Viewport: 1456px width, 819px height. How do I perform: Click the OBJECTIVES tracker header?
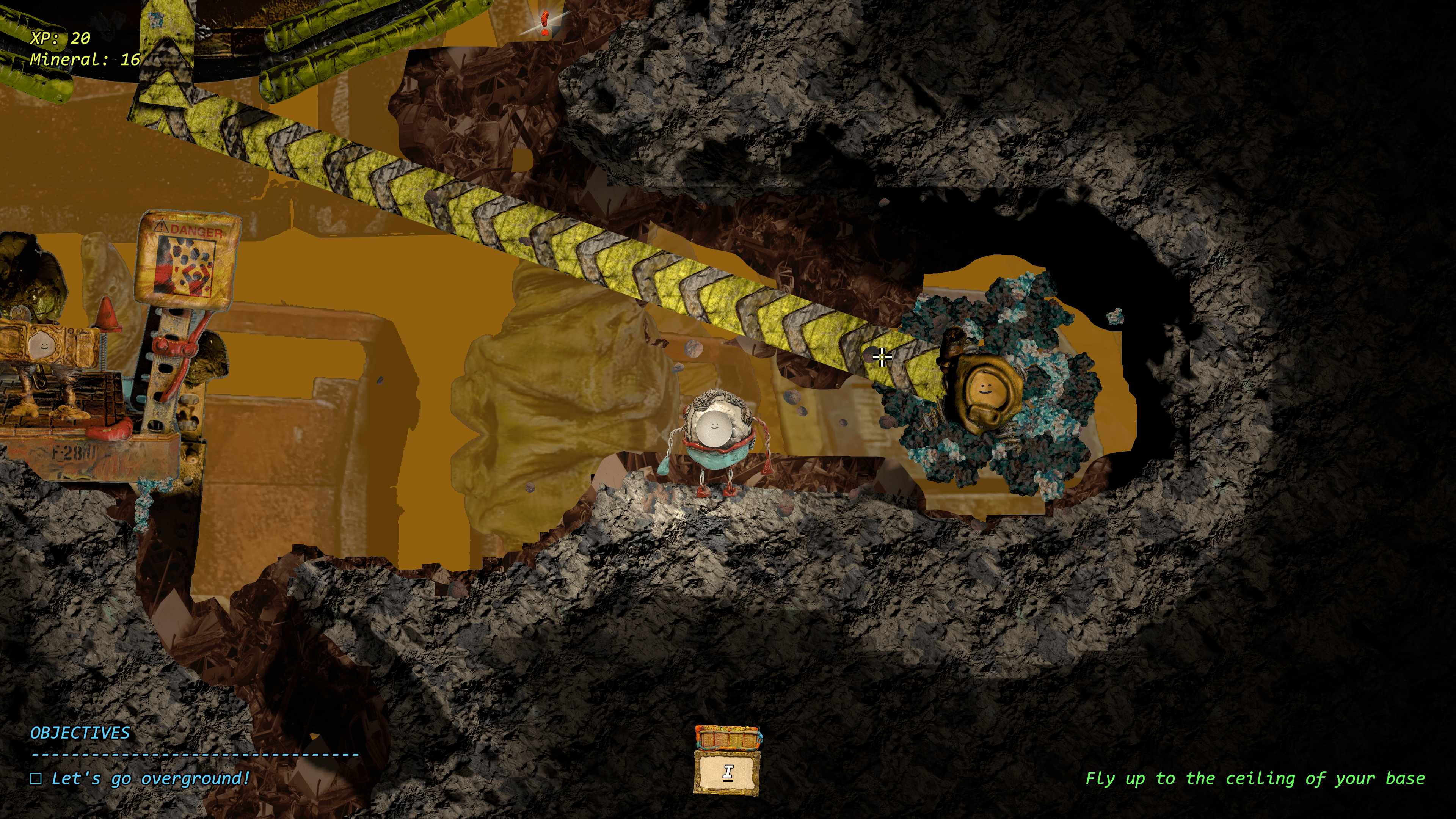point(80,733)
